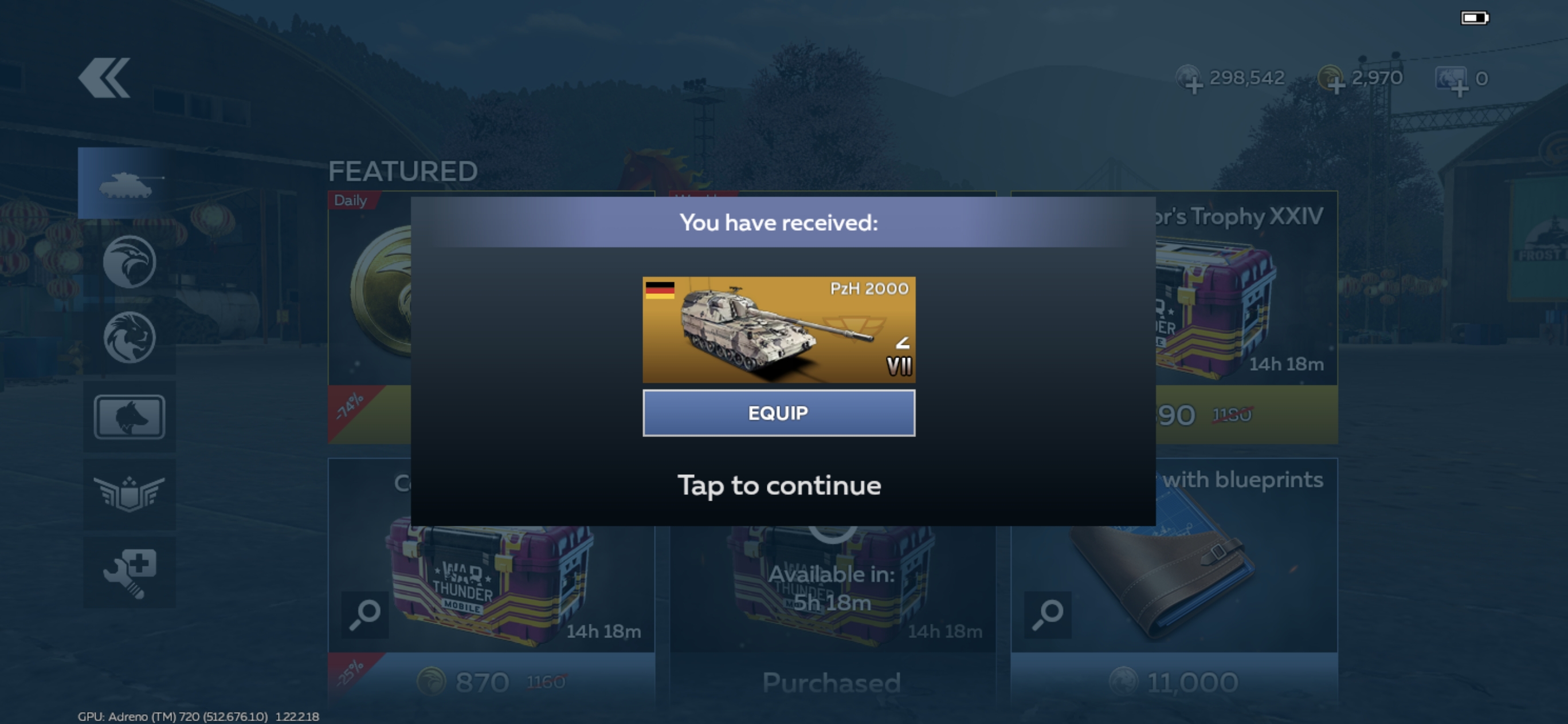Open the wolf decal section in the sidebar
Image resolution: width=1568 pixels, height=724 pixels.
click(130, 416)
